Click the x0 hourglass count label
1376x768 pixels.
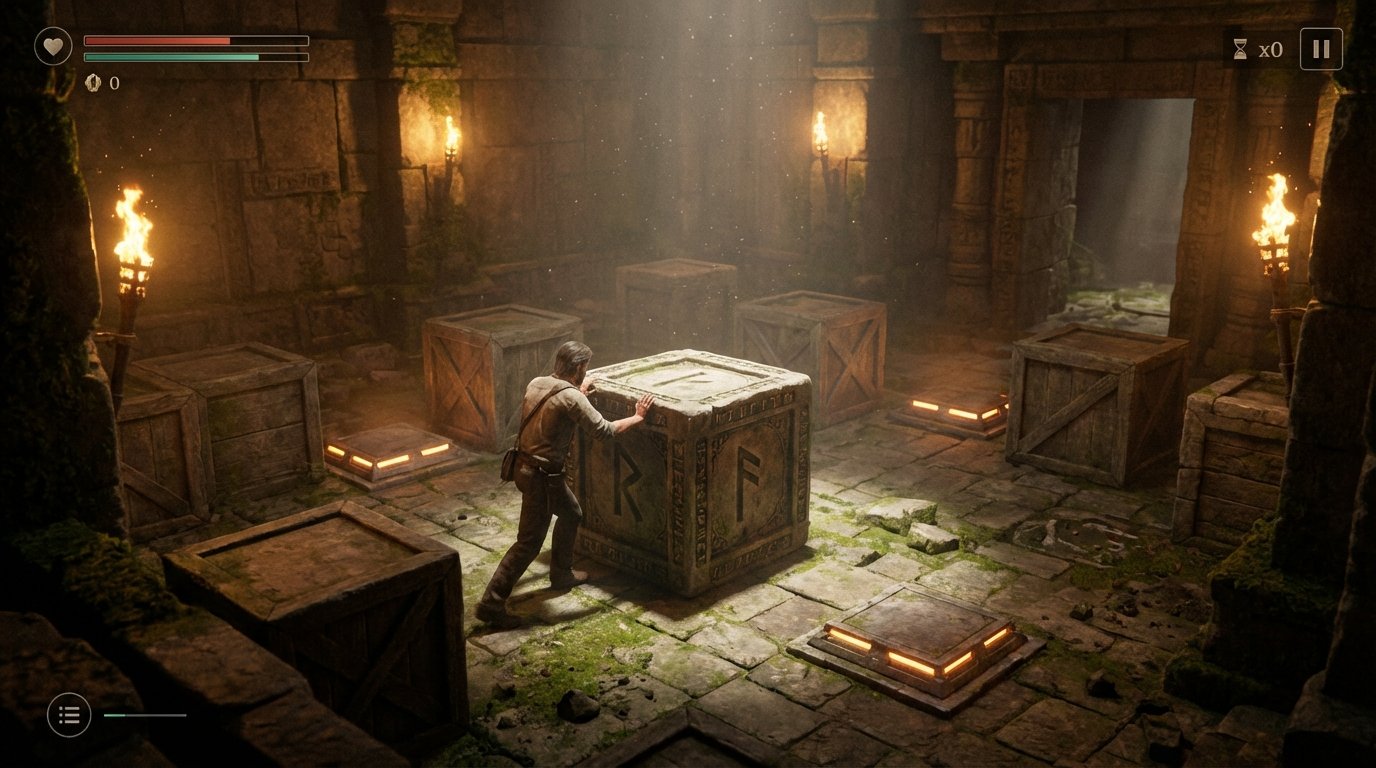click(x=1270, y=48)
